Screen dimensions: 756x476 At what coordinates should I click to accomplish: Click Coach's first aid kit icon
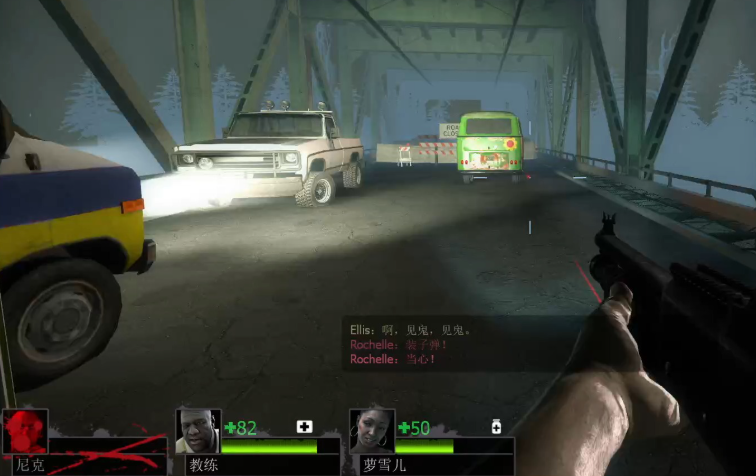point(304,427)
